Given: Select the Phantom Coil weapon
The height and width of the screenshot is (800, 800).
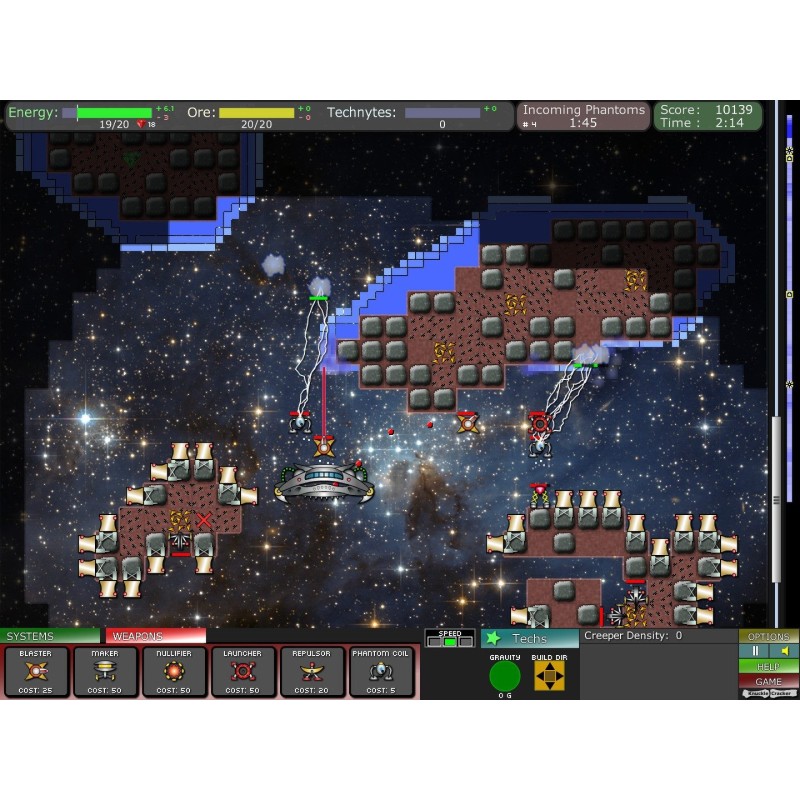Looking at the screenshot, I should [381, 671].
